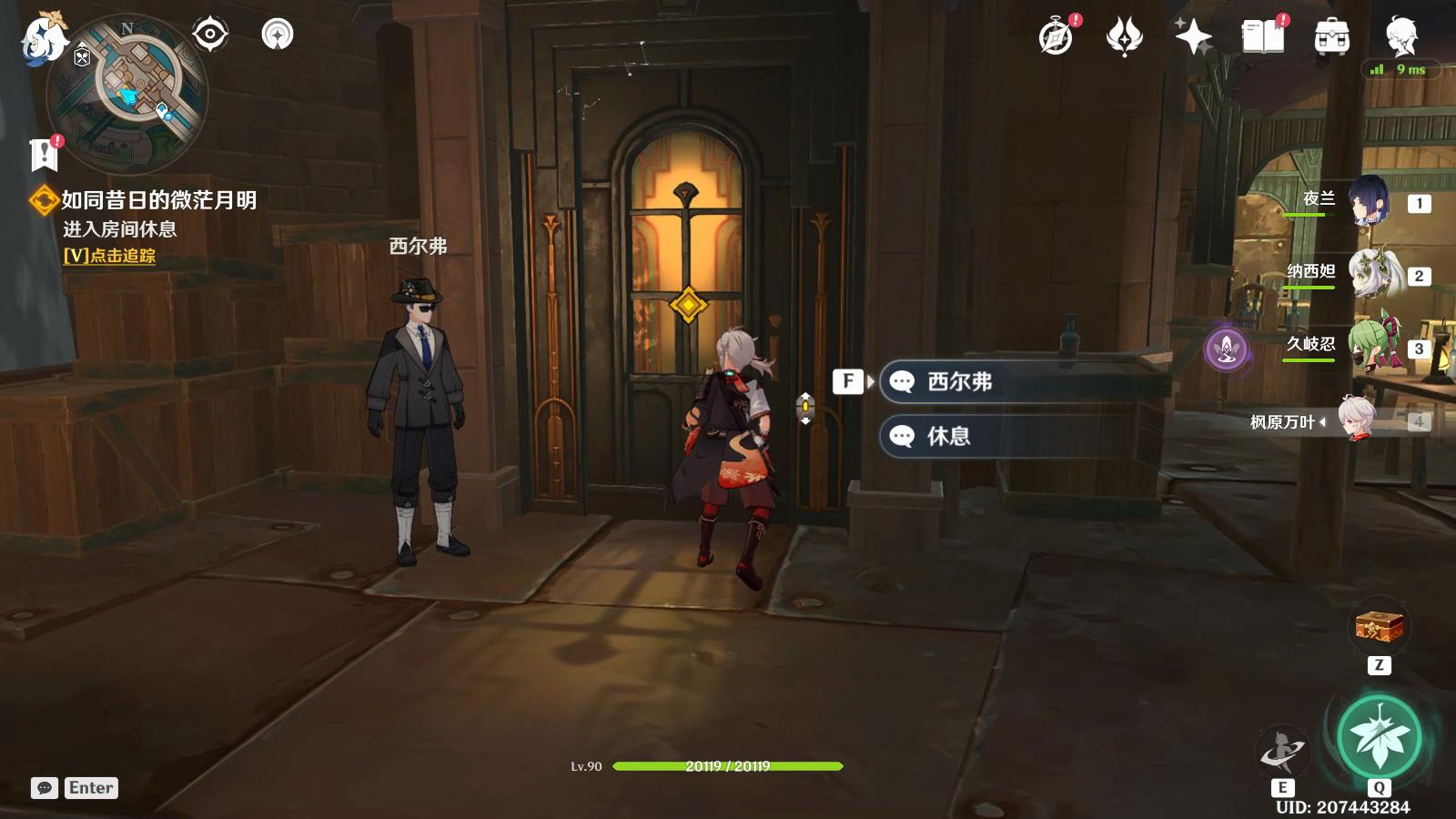This screenshot has width=1456, height=819.
Task: Use the treasure chest gadget
Action: (1379, 627)
